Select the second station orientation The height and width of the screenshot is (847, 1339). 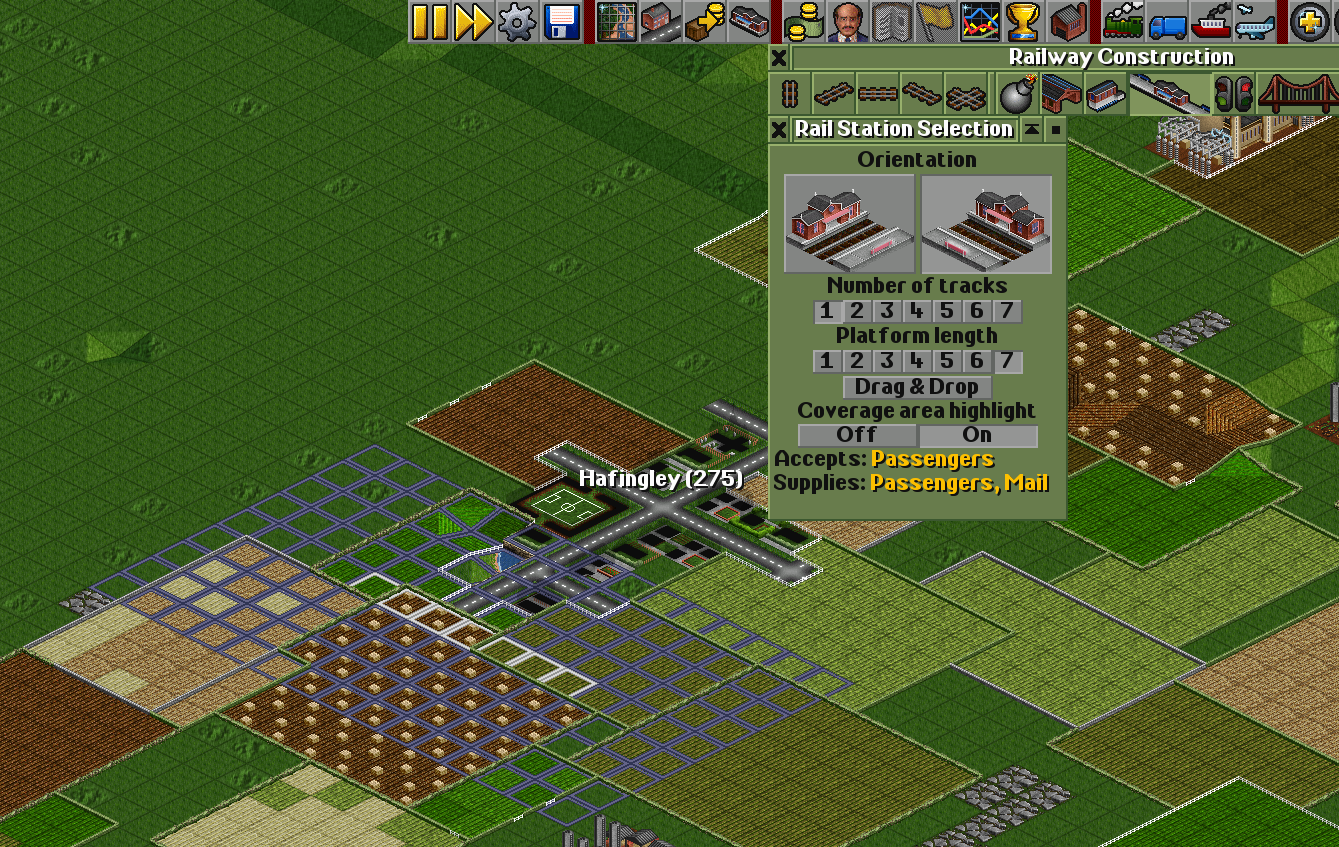pyautogui.click(x=985, y=222)
